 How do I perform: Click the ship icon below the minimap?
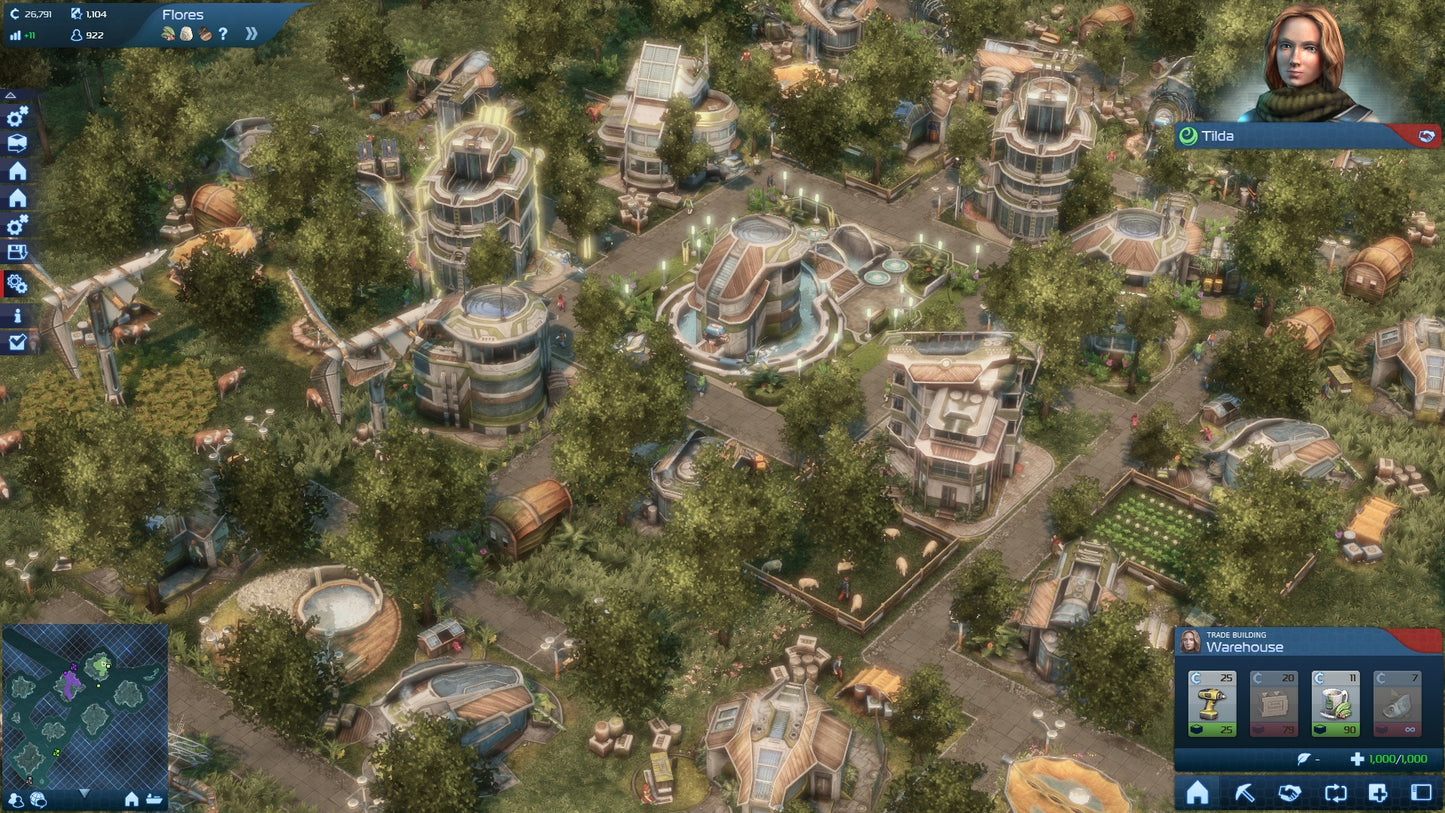click(154, 800)
